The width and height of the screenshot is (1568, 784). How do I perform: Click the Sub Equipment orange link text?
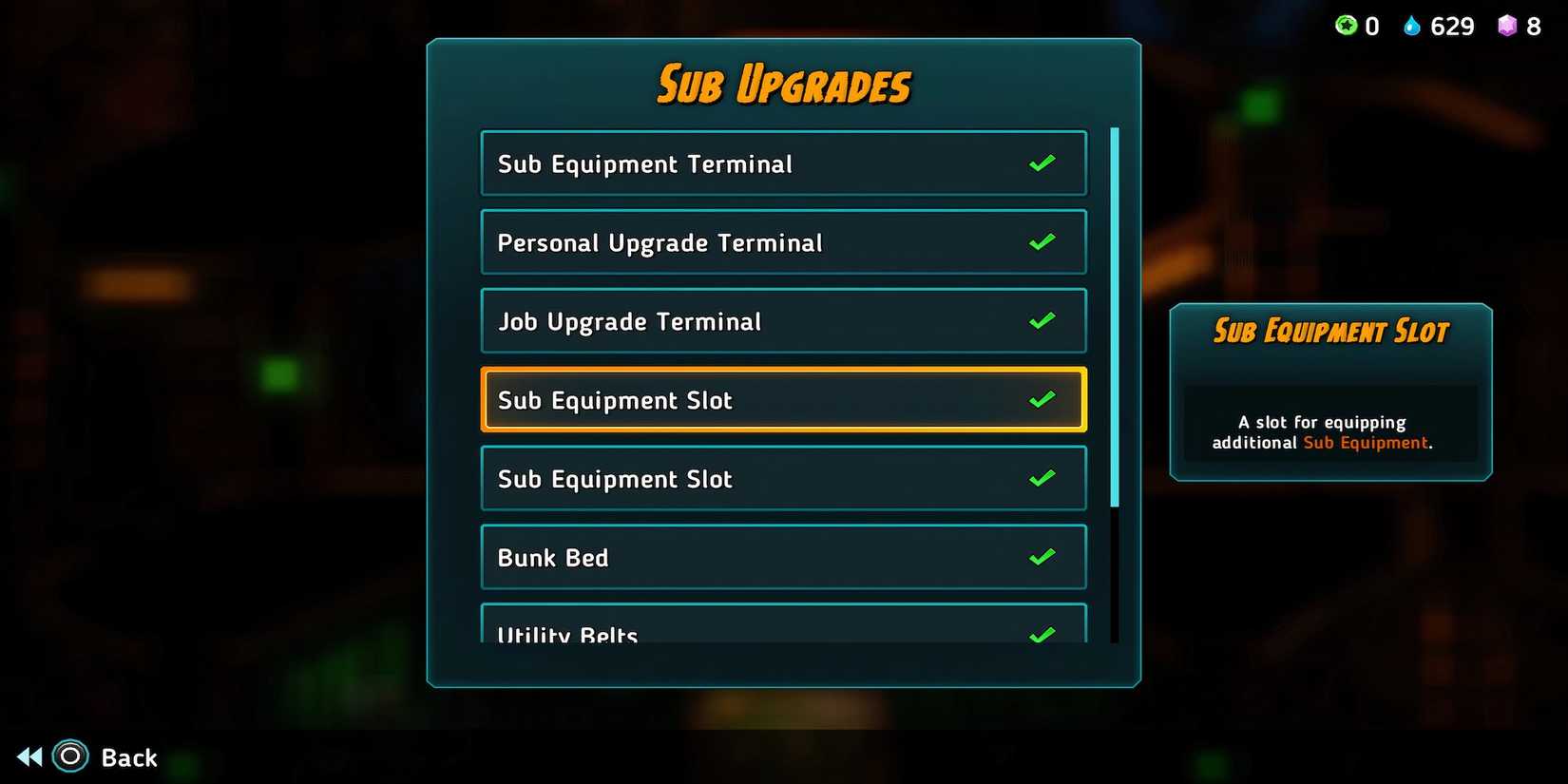click(x=1366, y=442)
